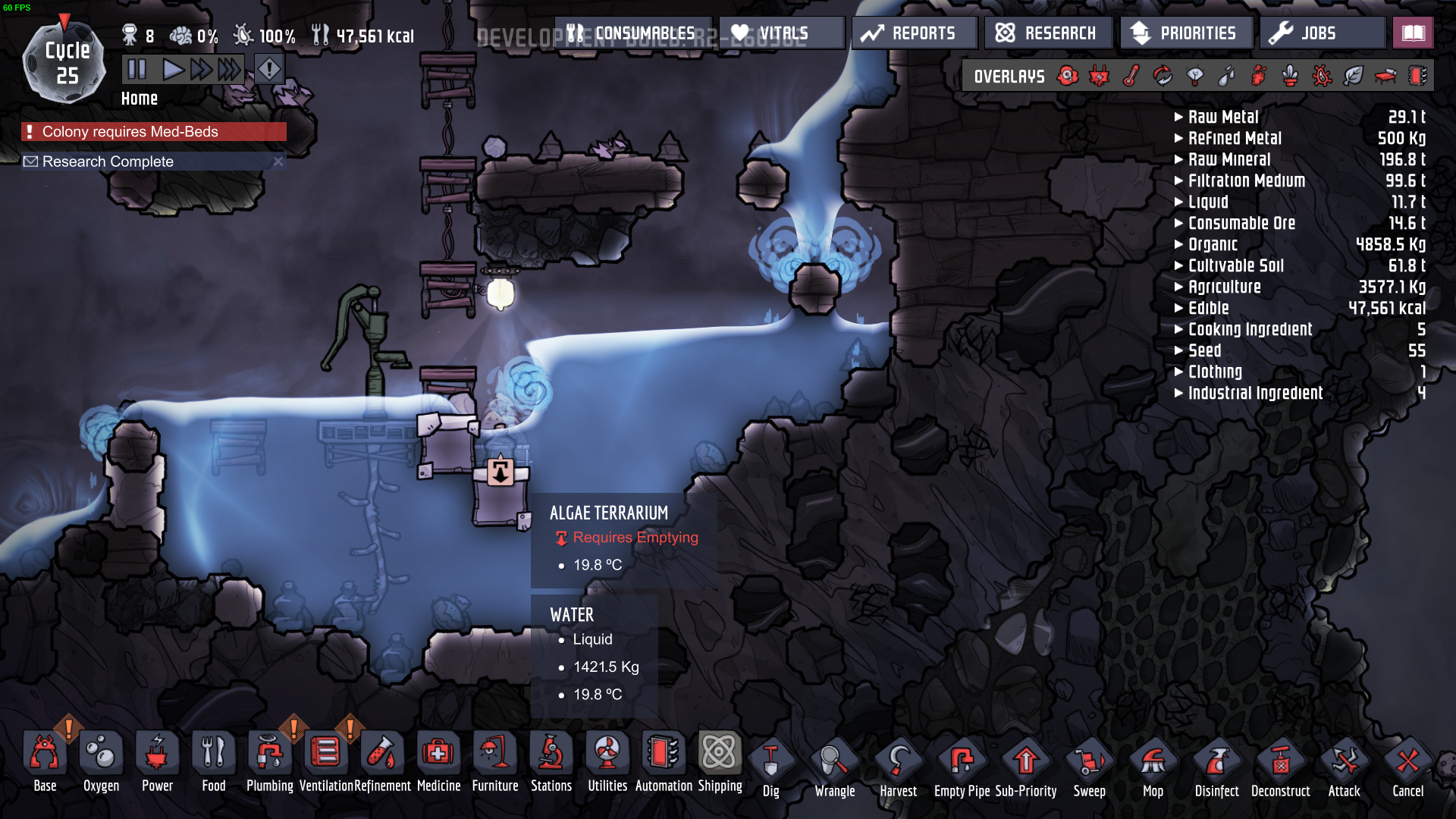Open the pink codex book button
Image resolution: width=1456 pixels, height=819 pixels.
[1413, 33]
